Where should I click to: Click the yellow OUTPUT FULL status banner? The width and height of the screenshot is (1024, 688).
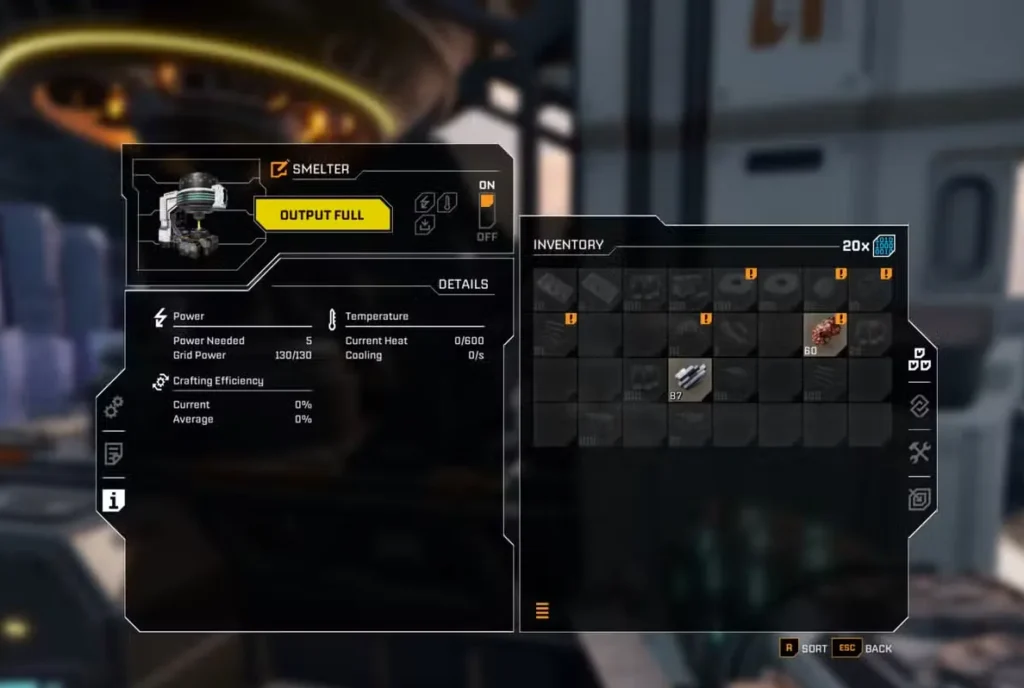coord(322,215)
